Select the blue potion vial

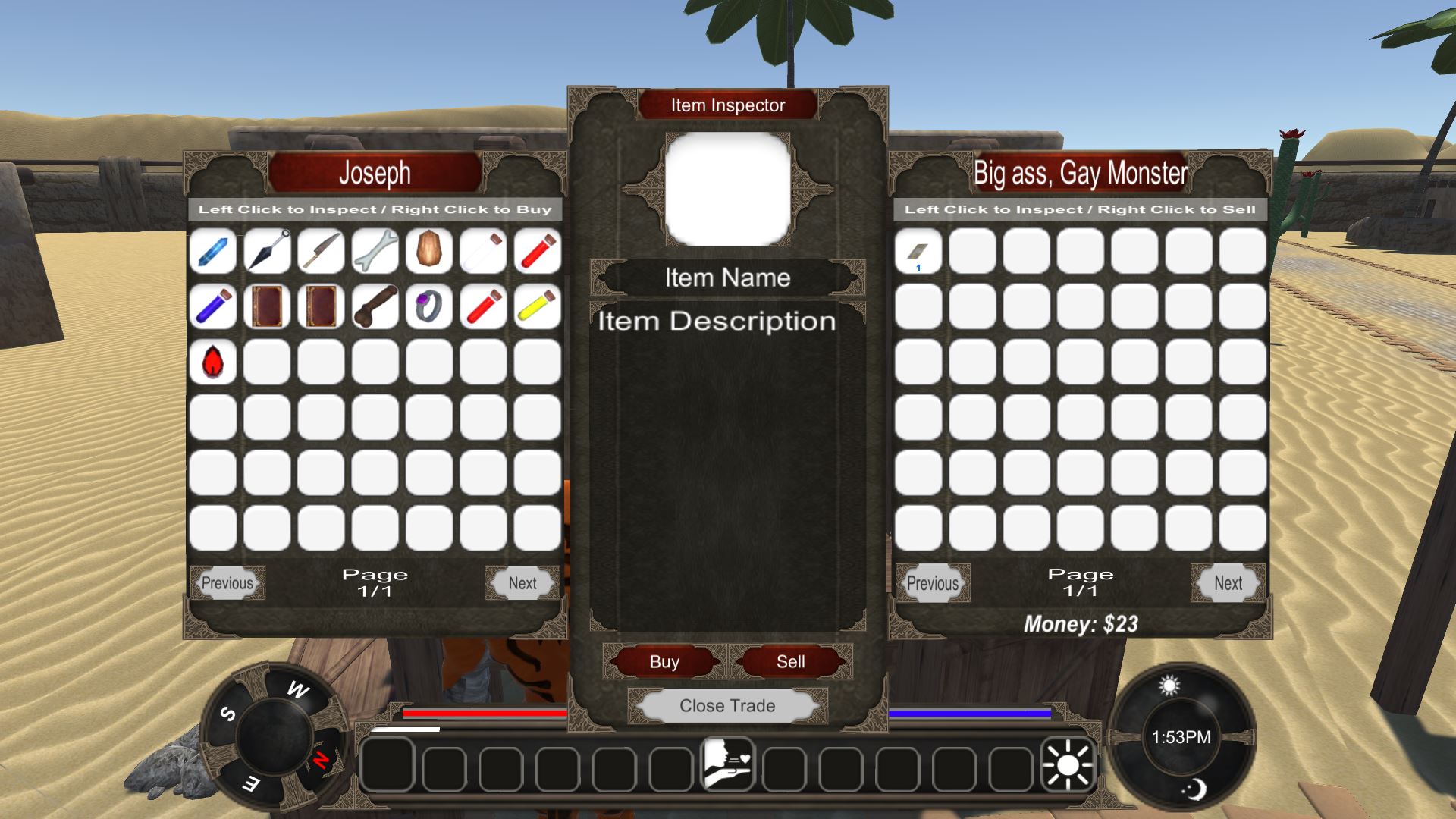point(213,306)
